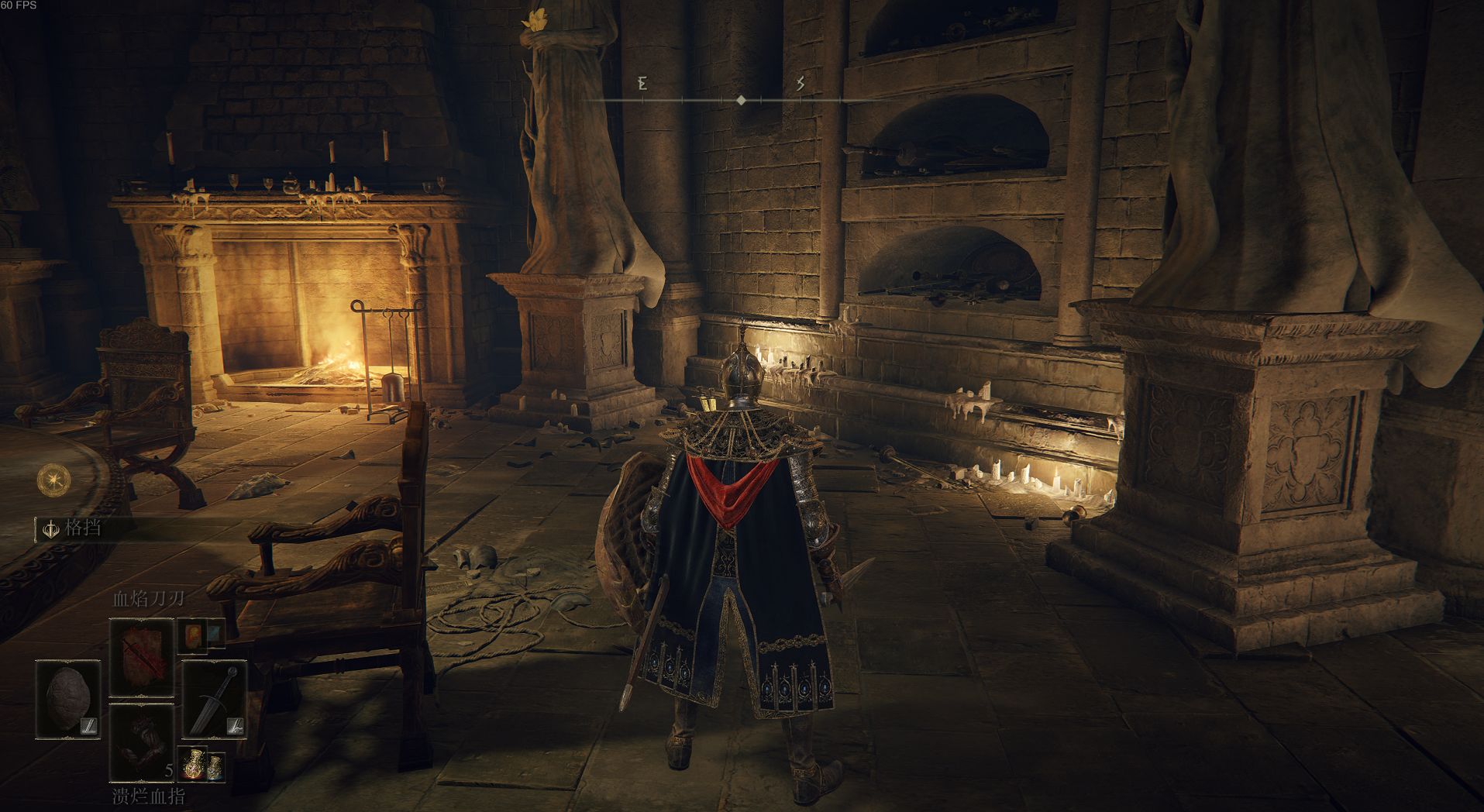Select the dagger right-hand weapon slot
1484x812 pixels.
[215, 699]
